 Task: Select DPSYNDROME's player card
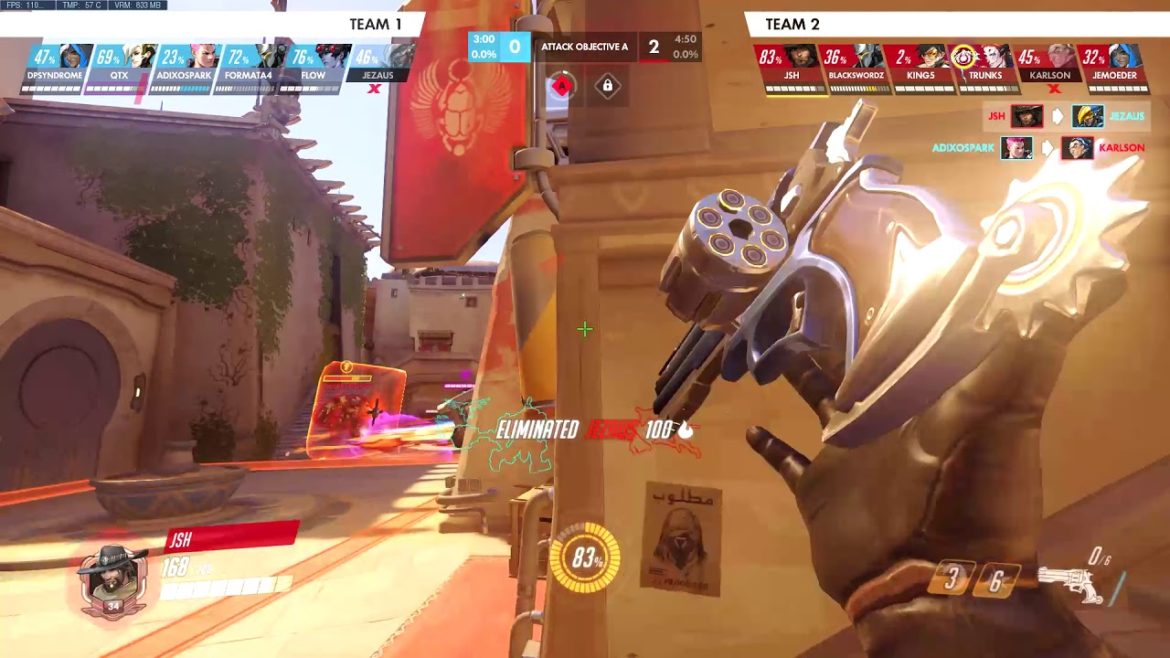tap(55, 66)
